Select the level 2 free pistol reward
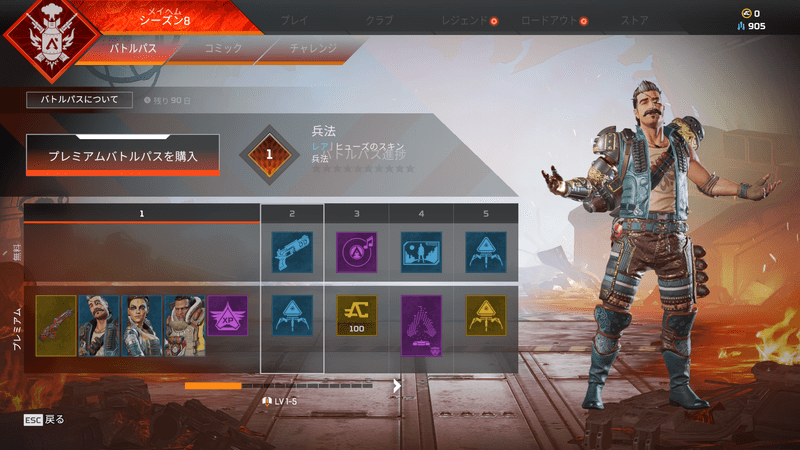The image size is (800, 450). [292, 253]
